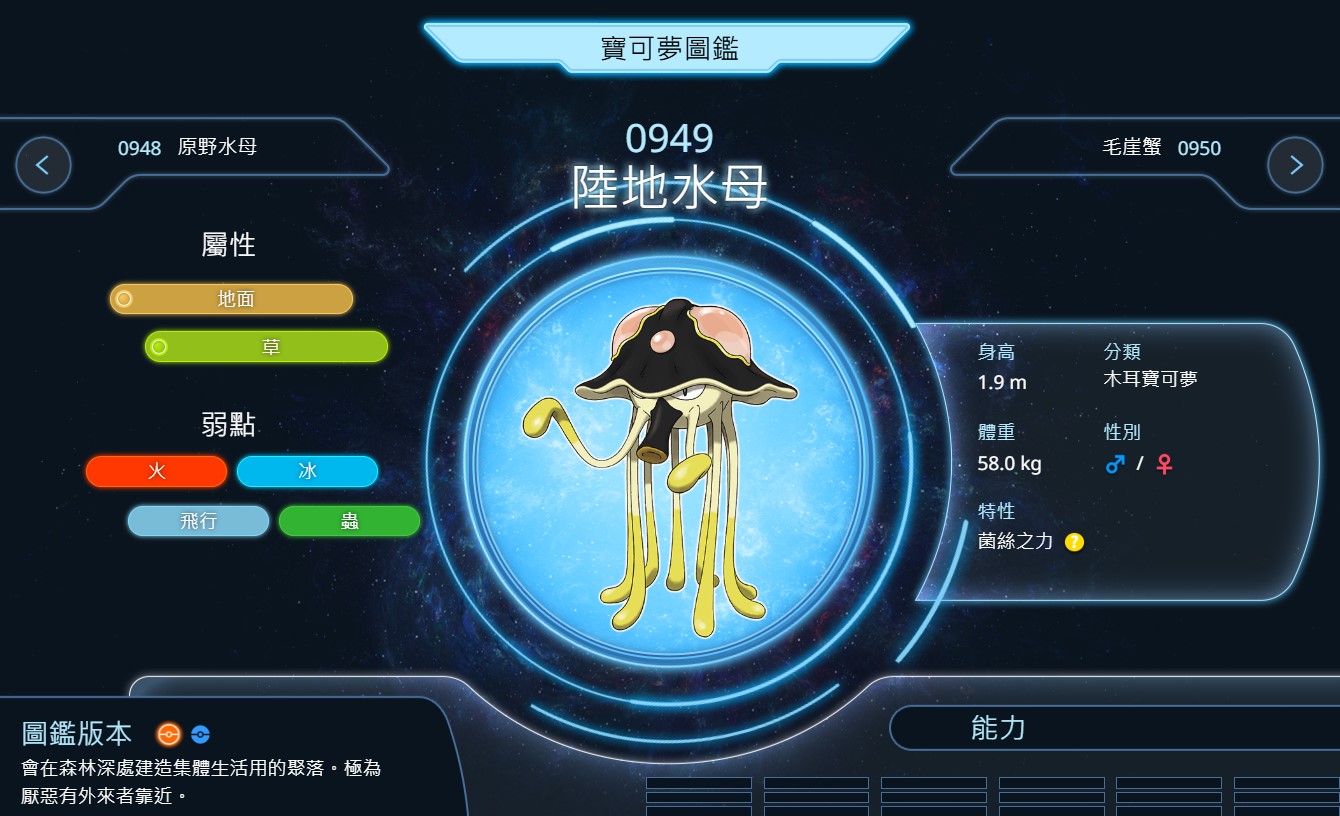This screenshot has height=816, width=1340.
Task: Switch to the blue Poké Ball version
Action: [200, 734]
